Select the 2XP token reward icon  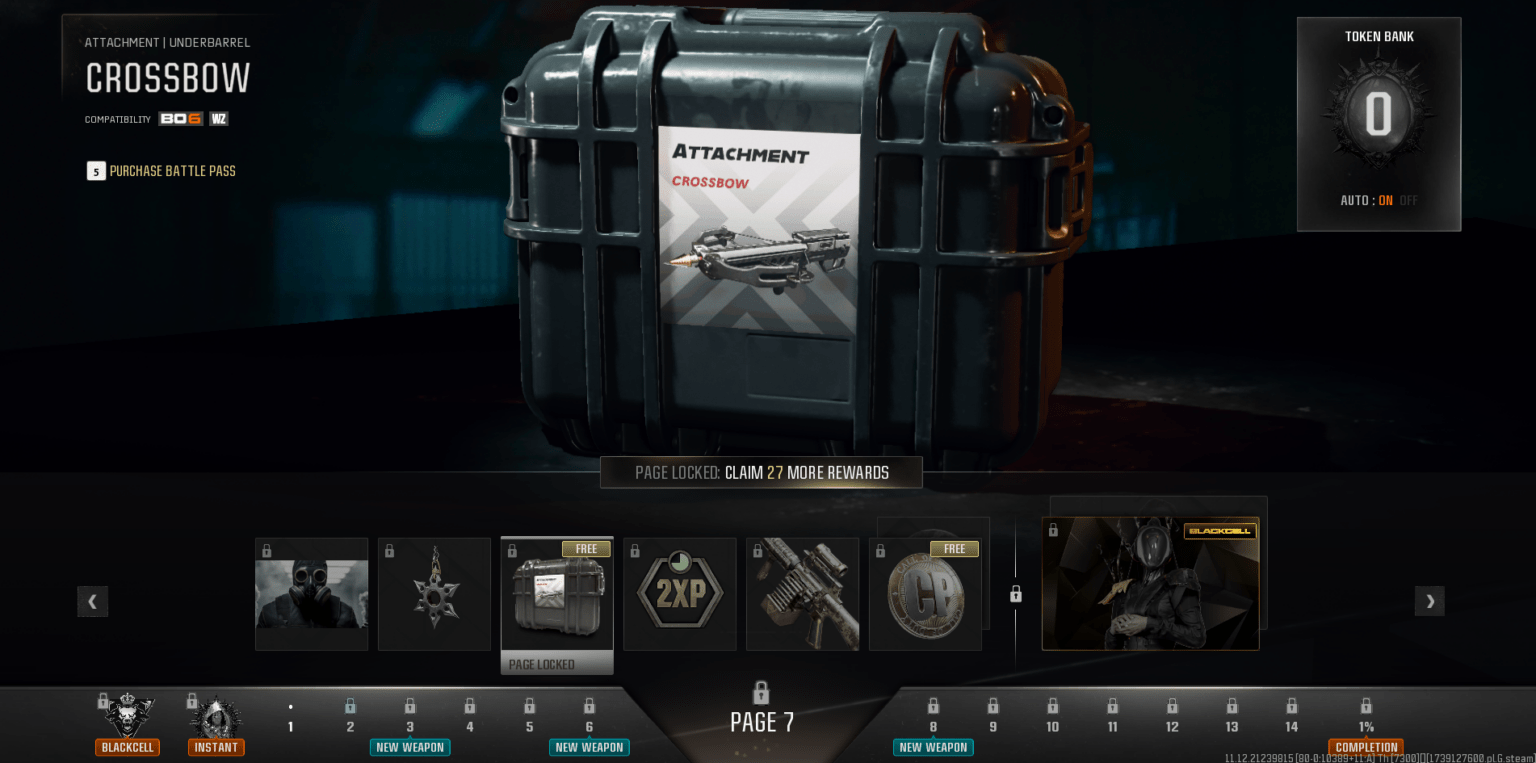click(679, 593)
